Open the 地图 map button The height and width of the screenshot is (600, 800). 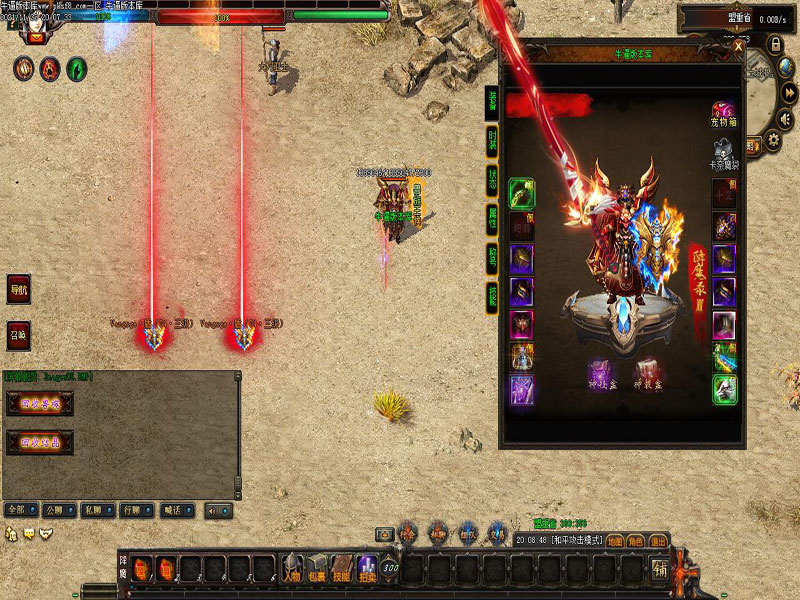tap(614, 540)
